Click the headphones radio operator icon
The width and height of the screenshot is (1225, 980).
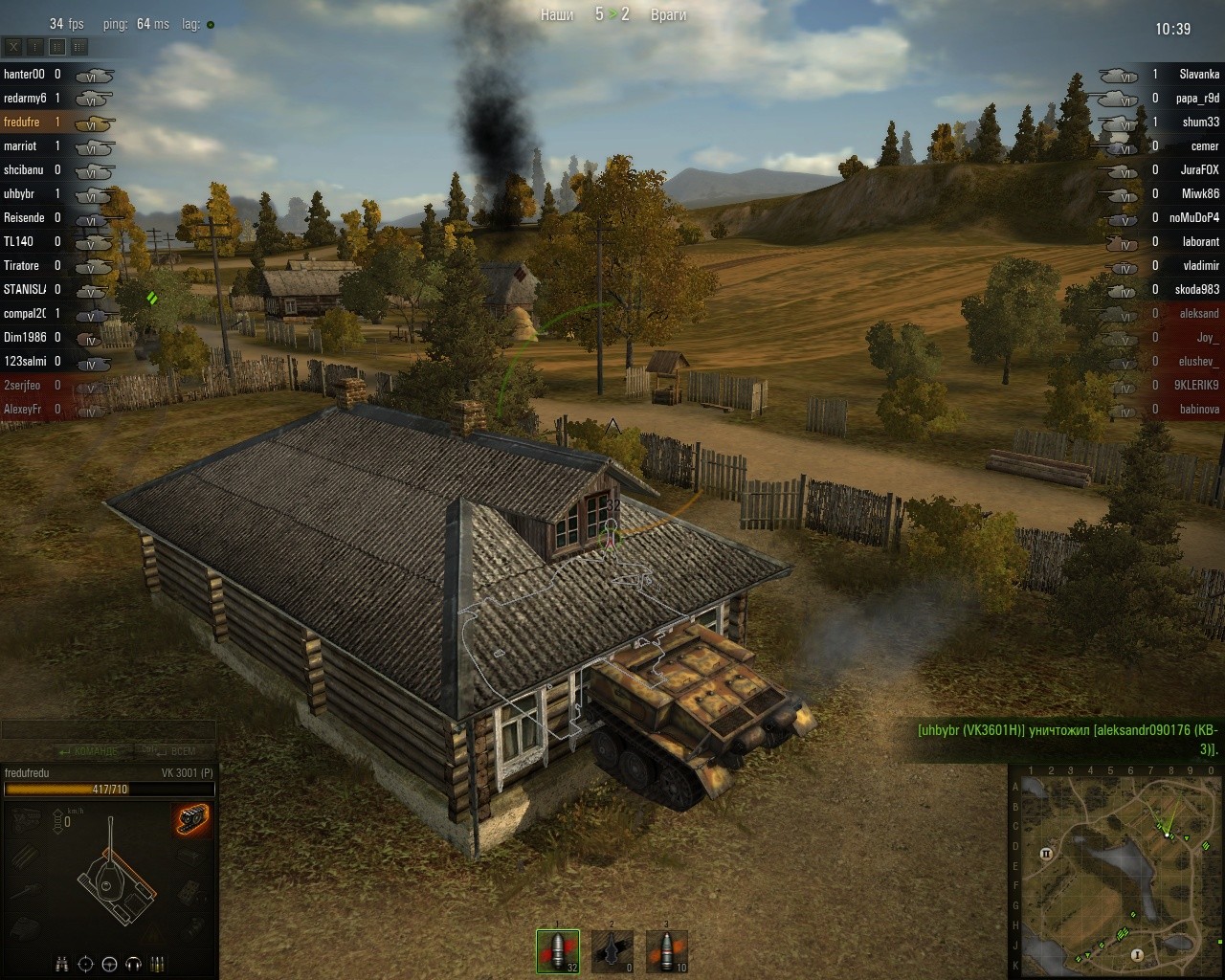[x=134, y=963]
